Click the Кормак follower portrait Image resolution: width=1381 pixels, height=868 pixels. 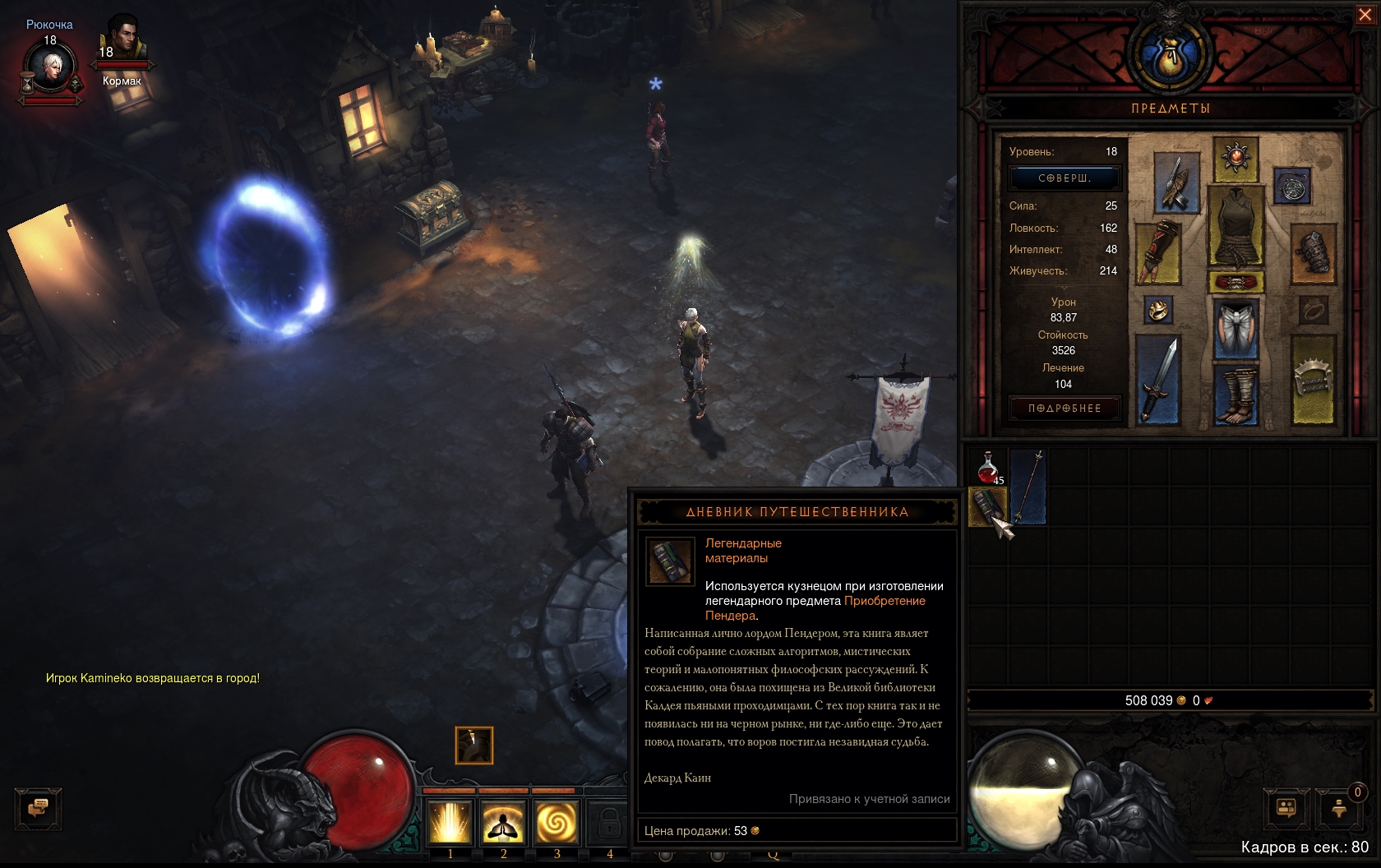pyautogui.click(x=122, y=39)
